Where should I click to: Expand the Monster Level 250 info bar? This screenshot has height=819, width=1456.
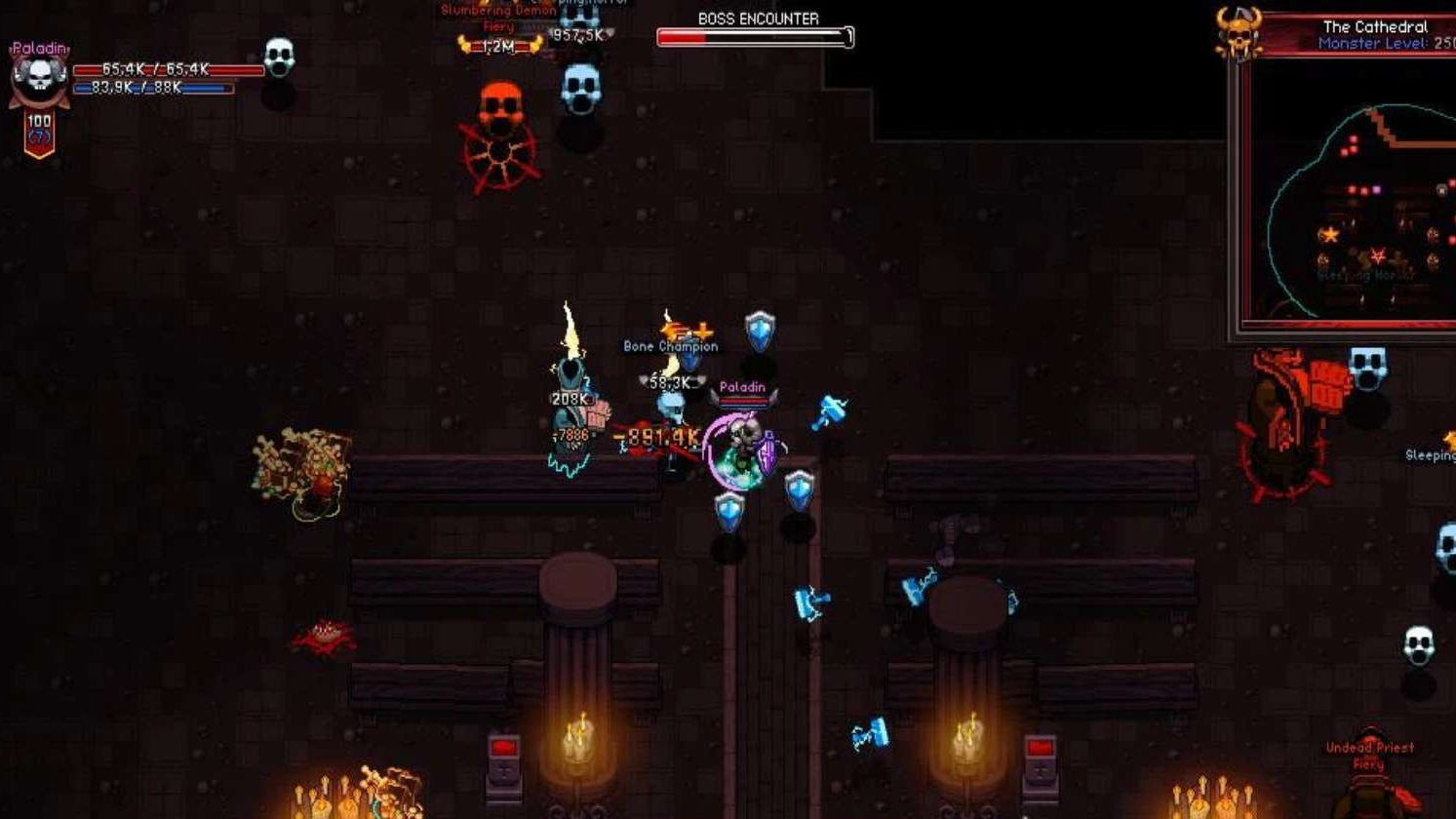[1377, 42]
